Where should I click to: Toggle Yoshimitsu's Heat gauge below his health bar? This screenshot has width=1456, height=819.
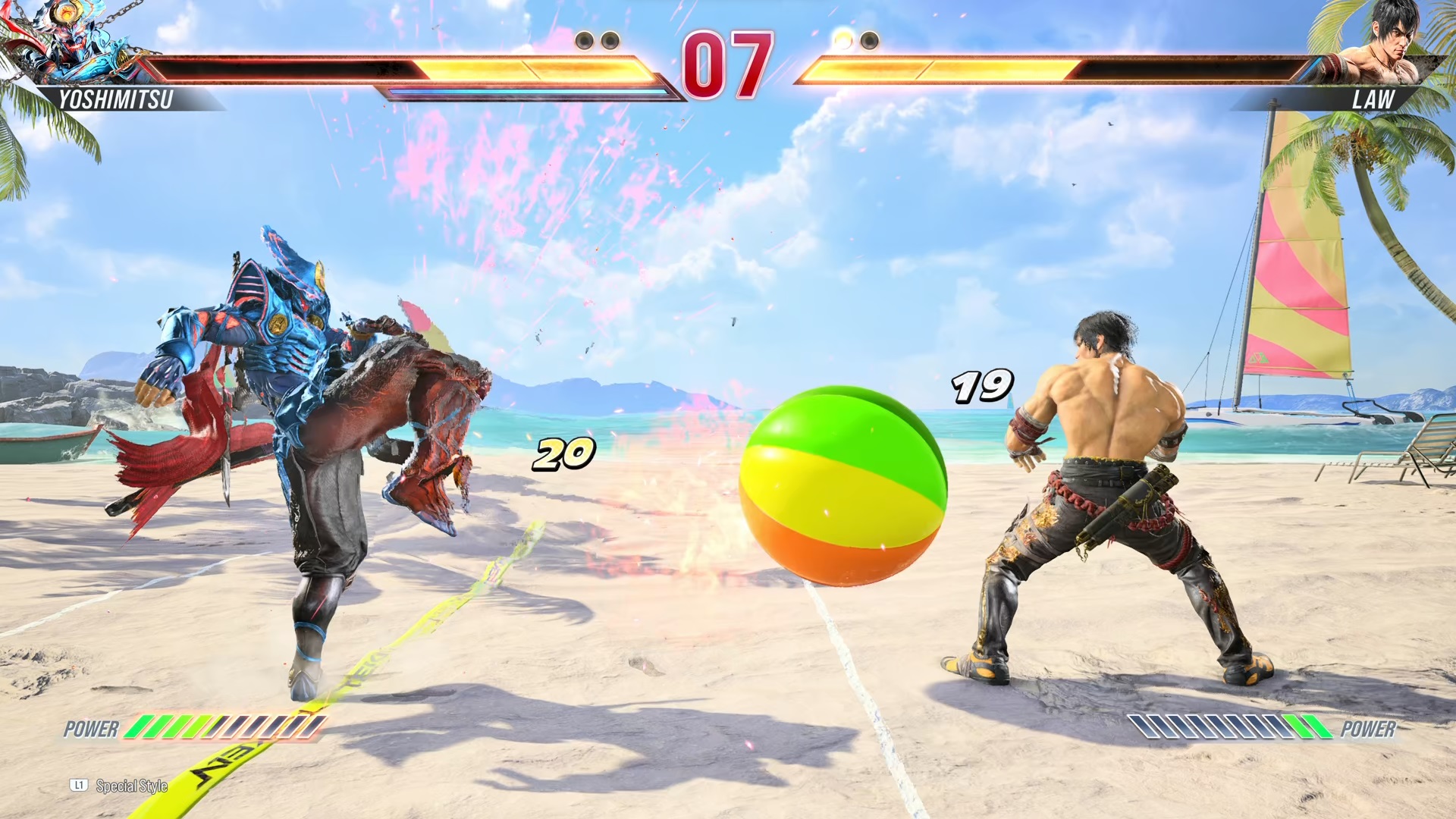tap(531, 91)
